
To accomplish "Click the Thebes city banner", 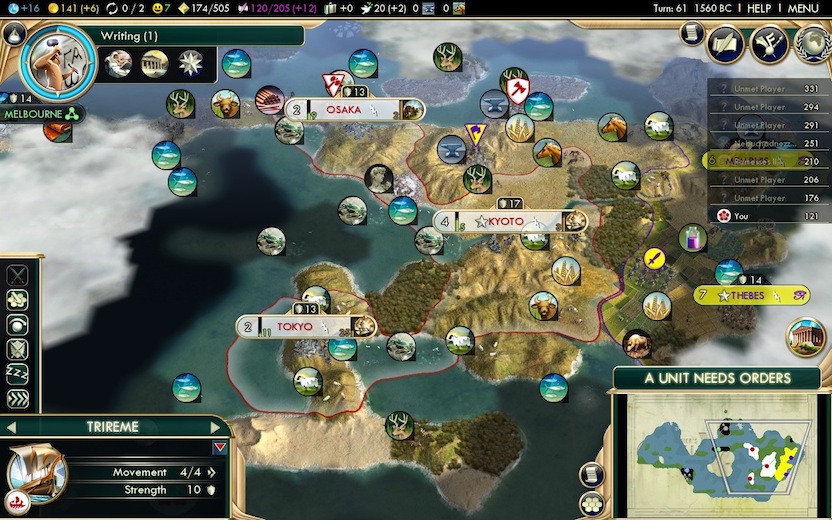I will pos(752,295).
